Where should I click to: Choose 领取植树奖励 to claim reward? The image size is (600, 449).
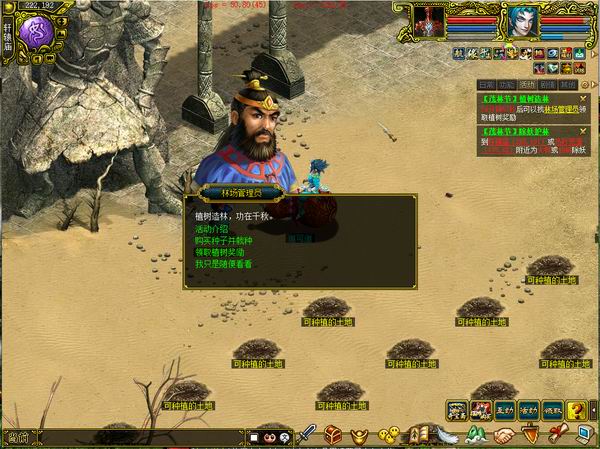[x=219, y=253]
